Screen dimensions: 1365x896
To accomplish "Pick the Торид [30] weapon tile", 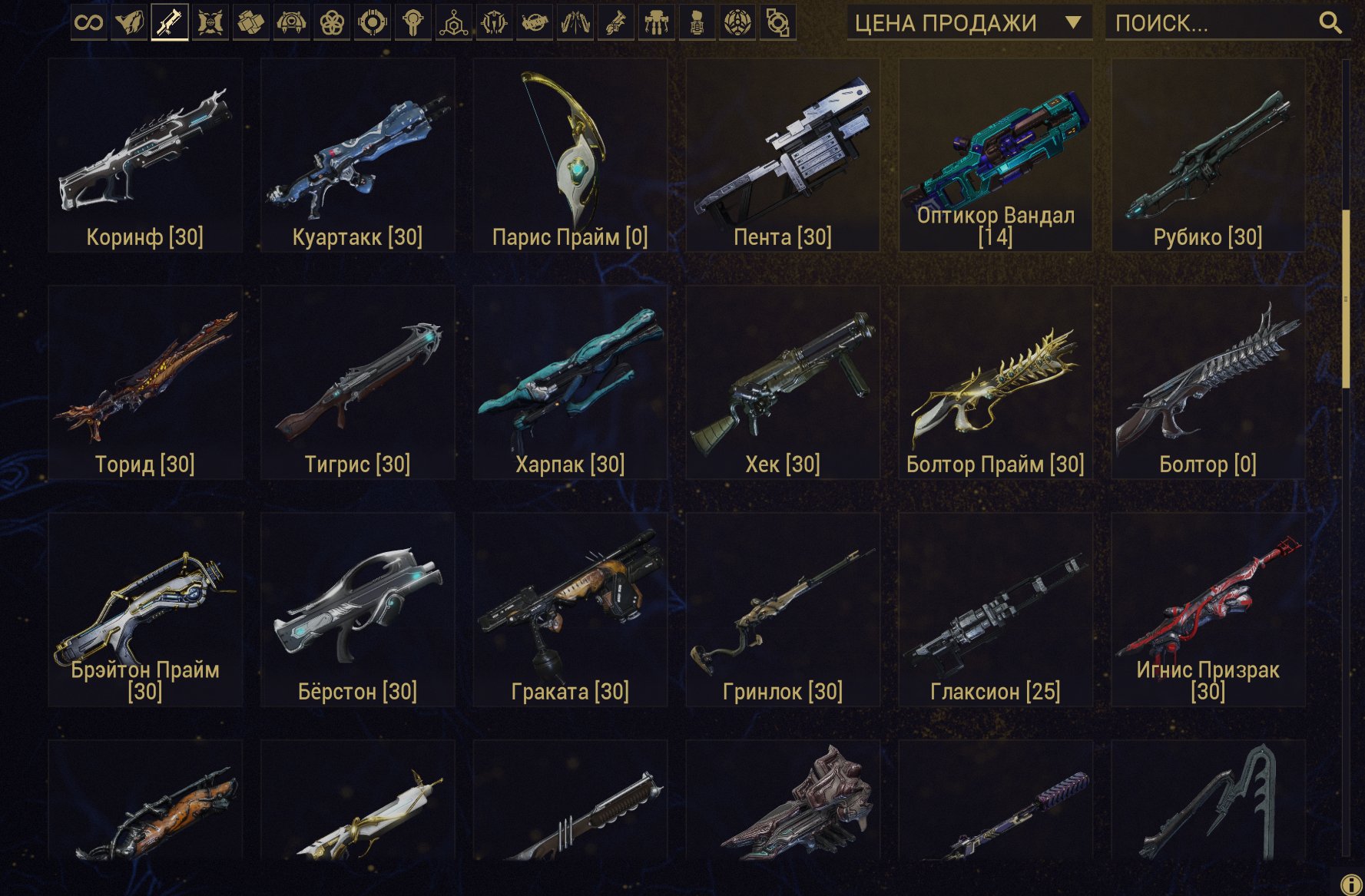I will [x=145, y=383].
